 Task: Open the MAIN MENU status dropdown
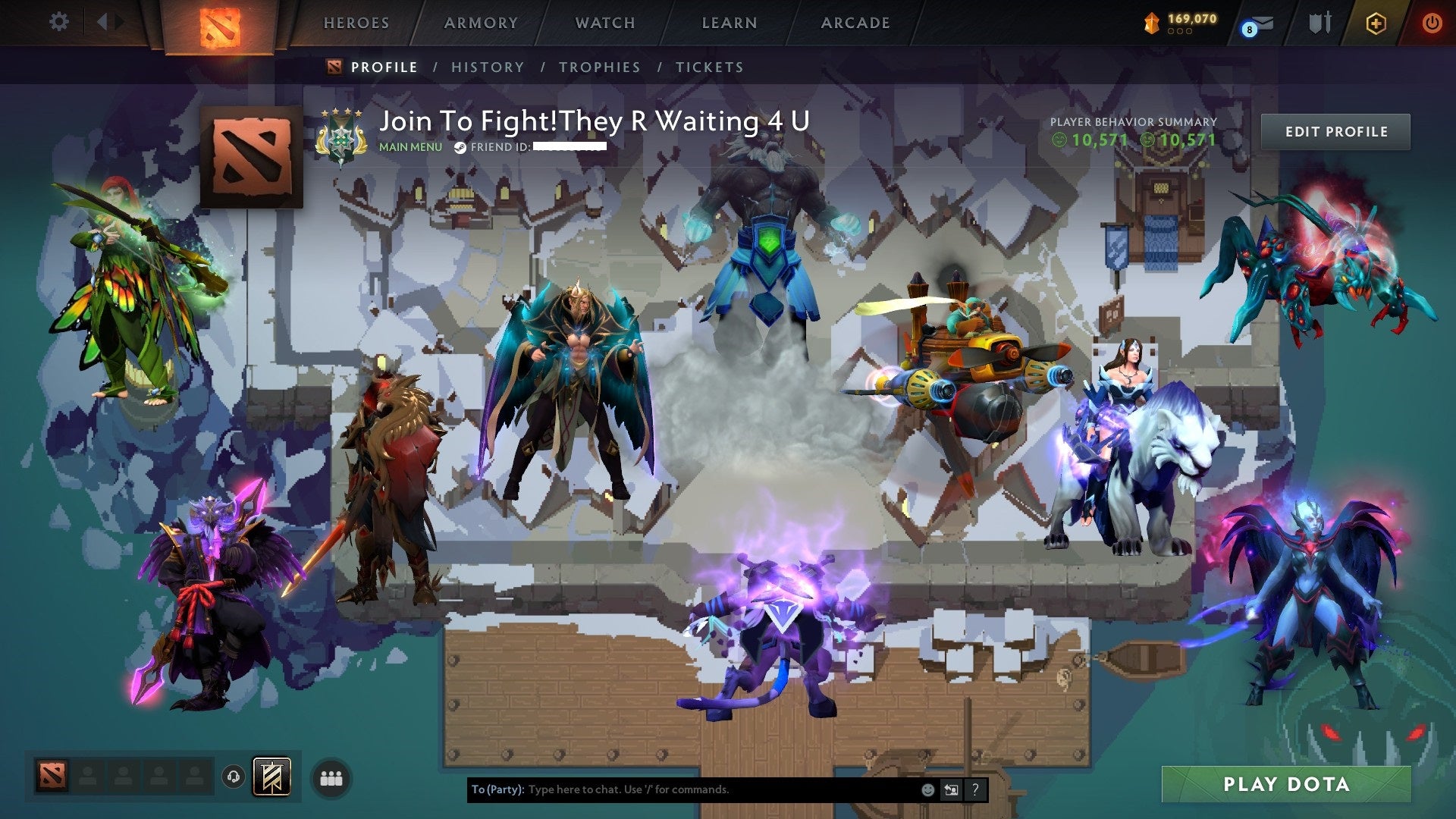point(409,148)
